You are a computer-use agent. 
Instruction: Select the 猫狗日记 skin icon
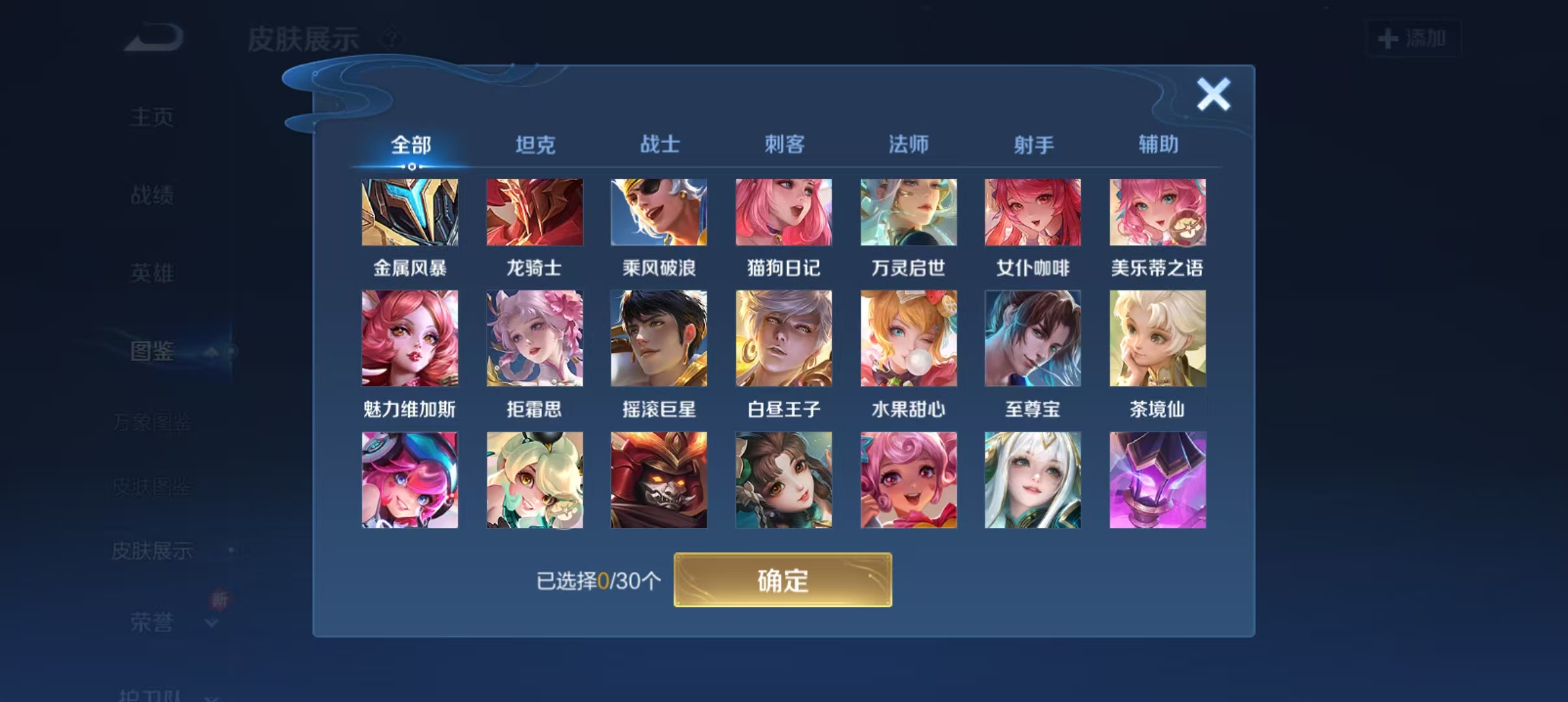783,213
